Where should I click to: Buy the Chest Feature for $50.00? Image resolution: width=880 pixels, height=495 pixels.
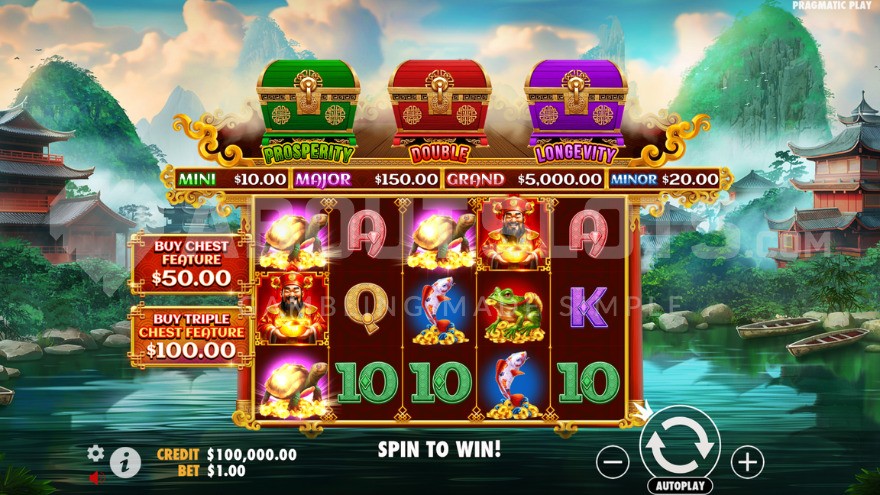[190, 262]
